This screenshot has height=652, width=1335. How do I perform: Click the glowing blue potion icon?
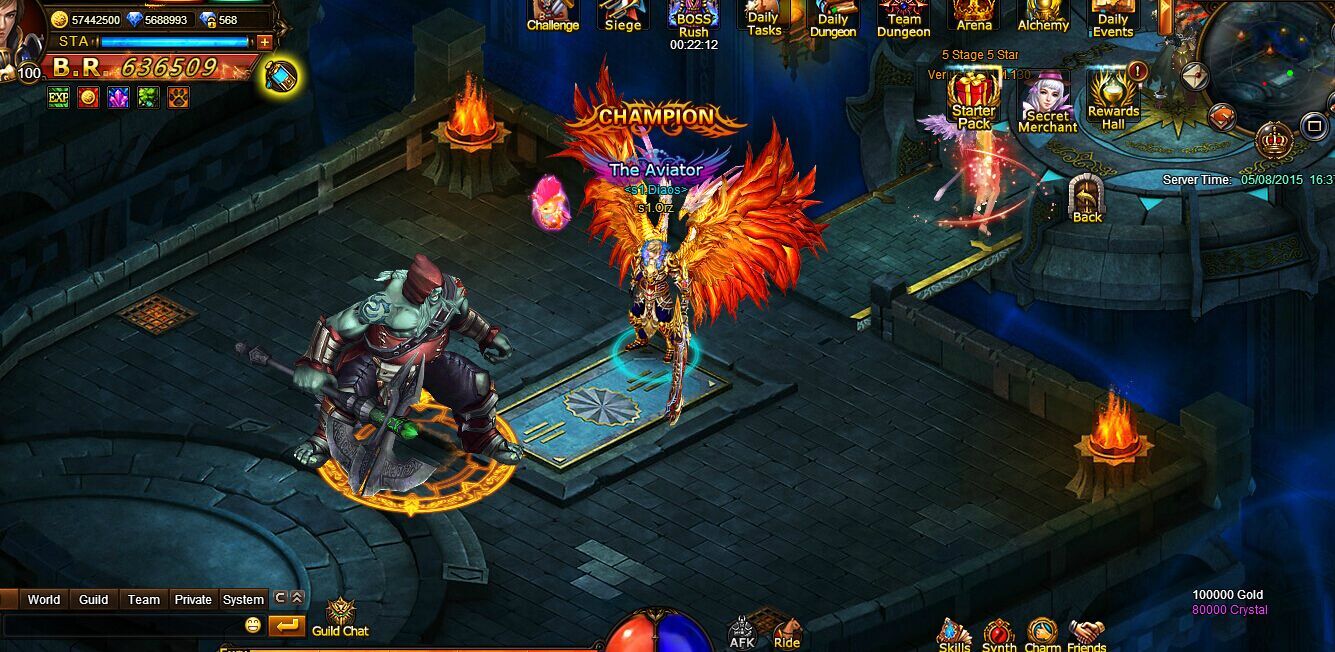[281, 77]
